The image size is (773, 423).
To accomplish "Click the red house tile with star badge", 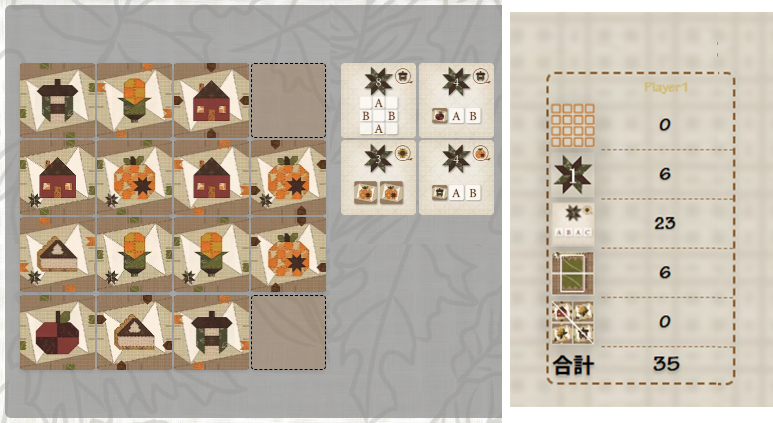I will [57, 178].
